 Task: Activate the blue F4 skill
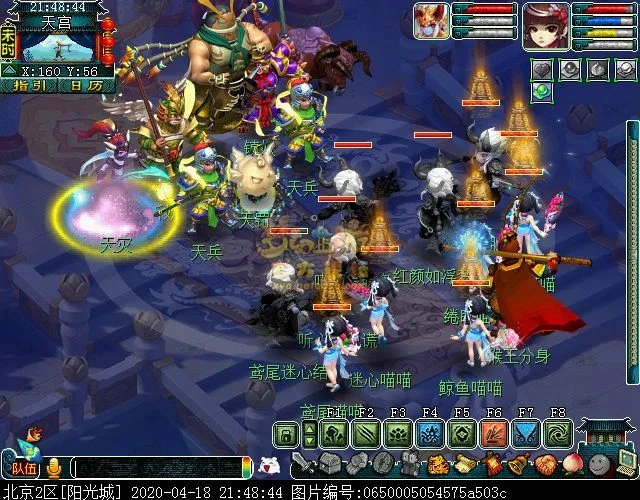[430, 434]
